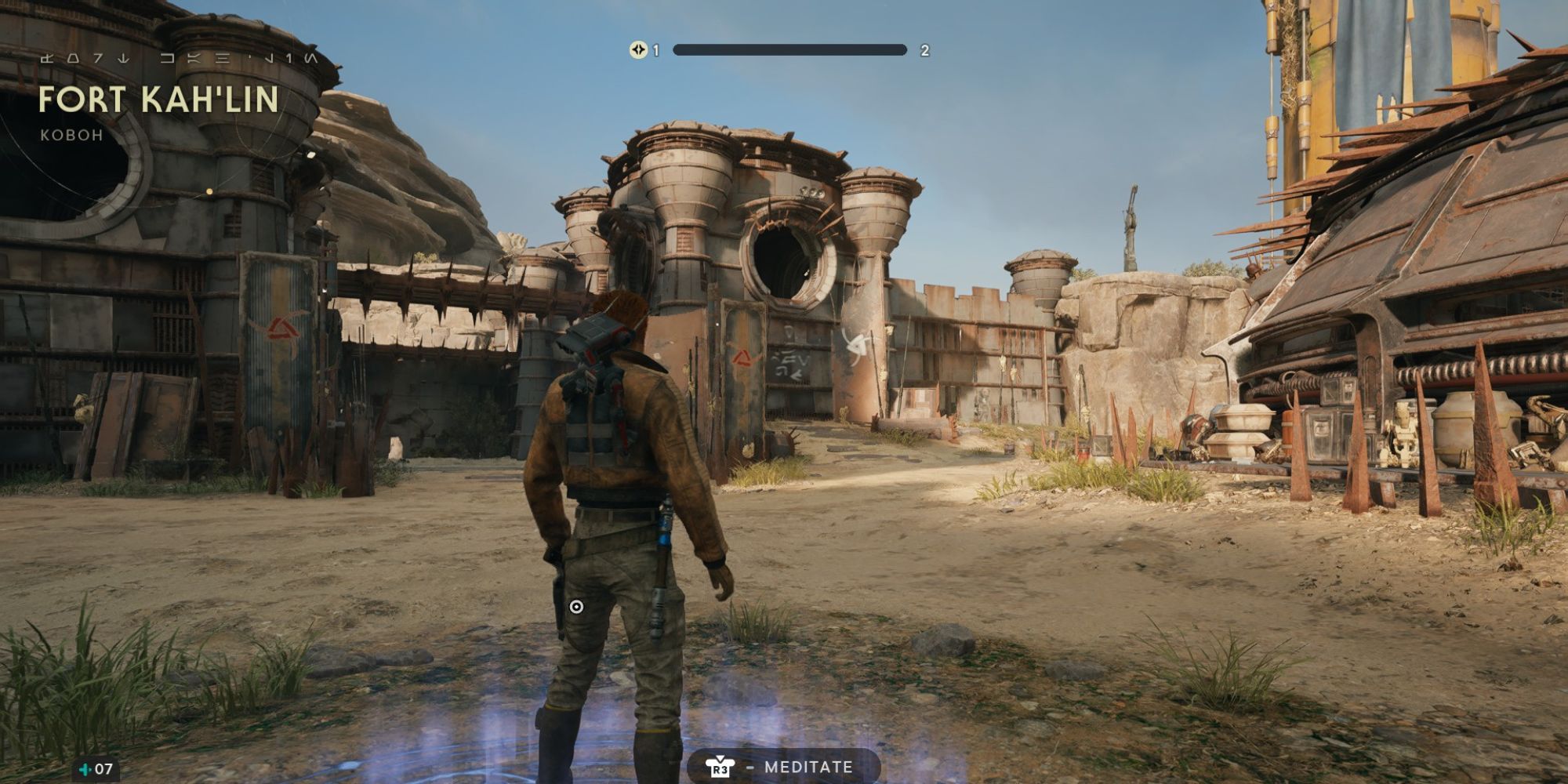
Task: Select the green stim canister icon
Action: (85, 769)
